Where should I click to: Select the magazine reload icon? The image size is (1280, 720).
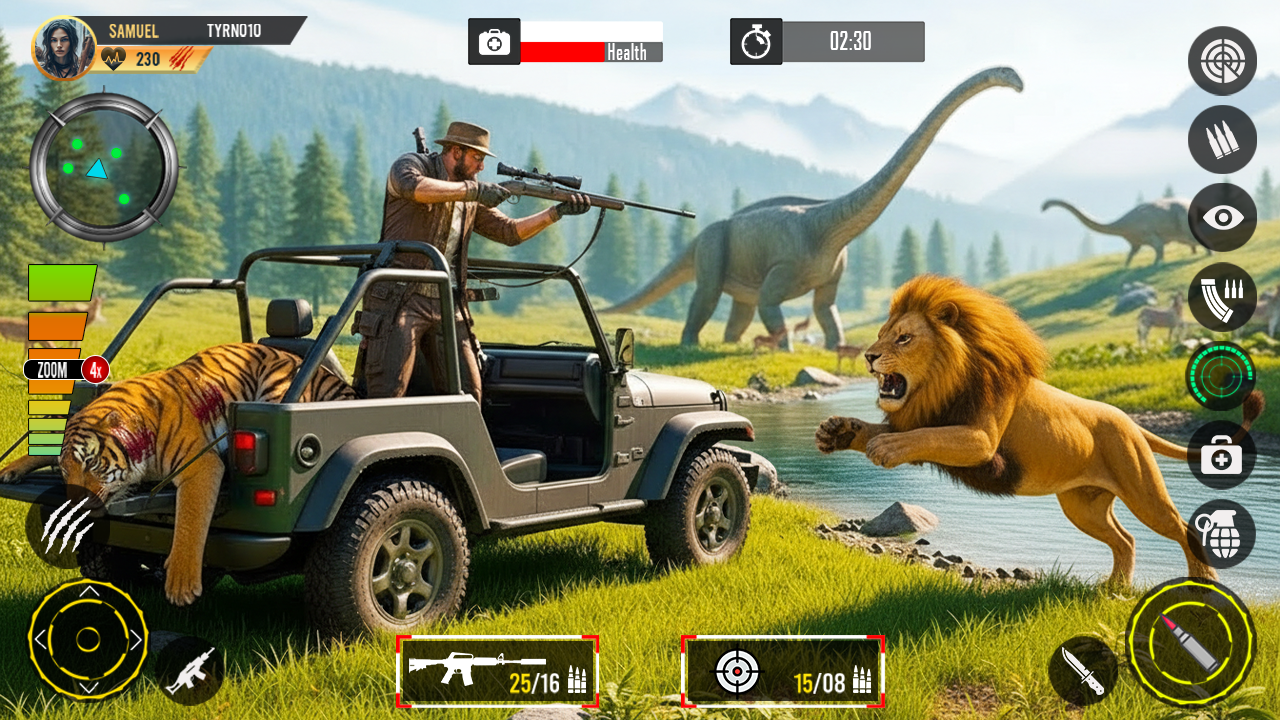pos(1221,296)
